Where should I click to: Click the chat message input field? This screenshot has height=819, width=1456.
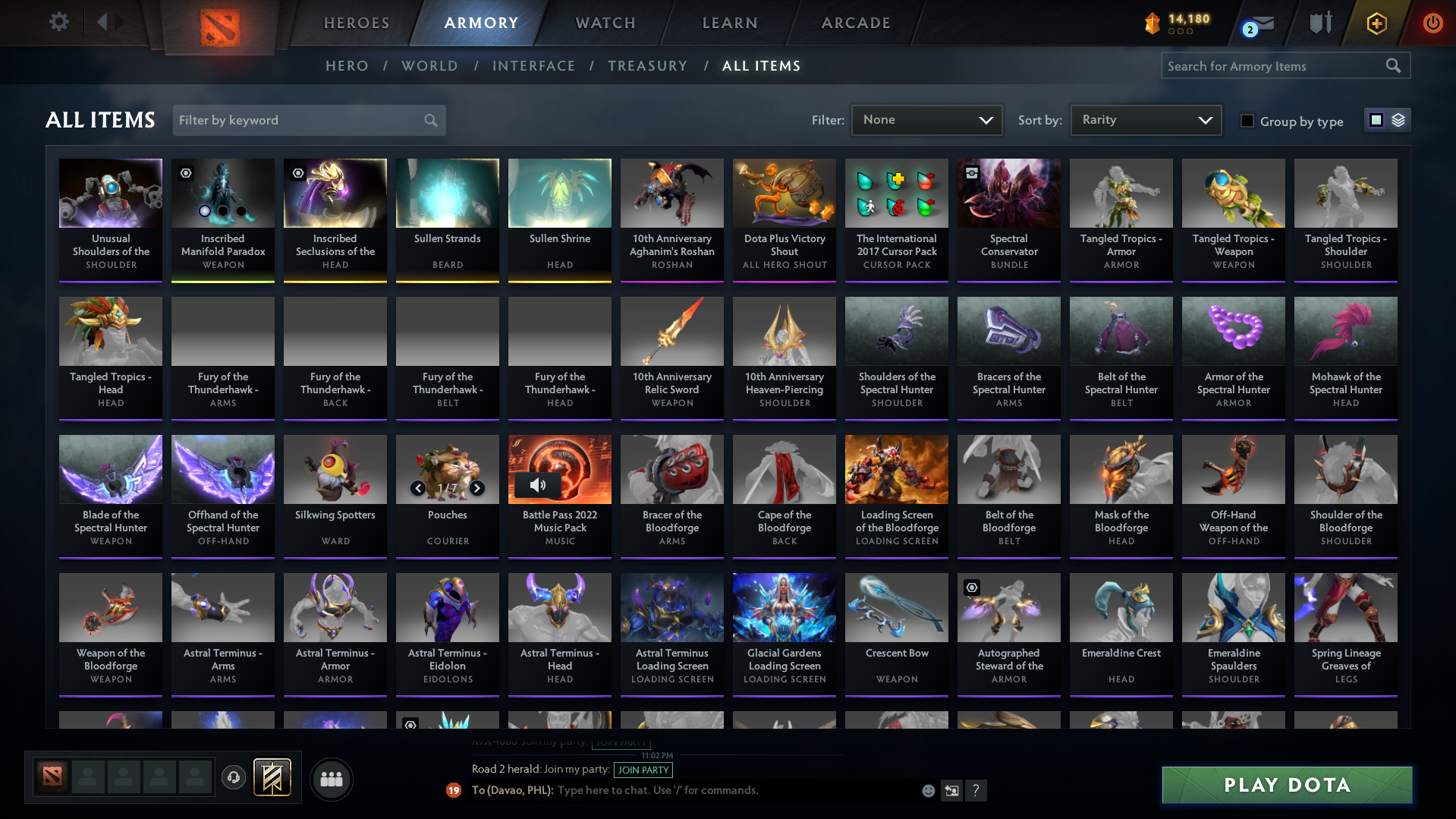721,789
